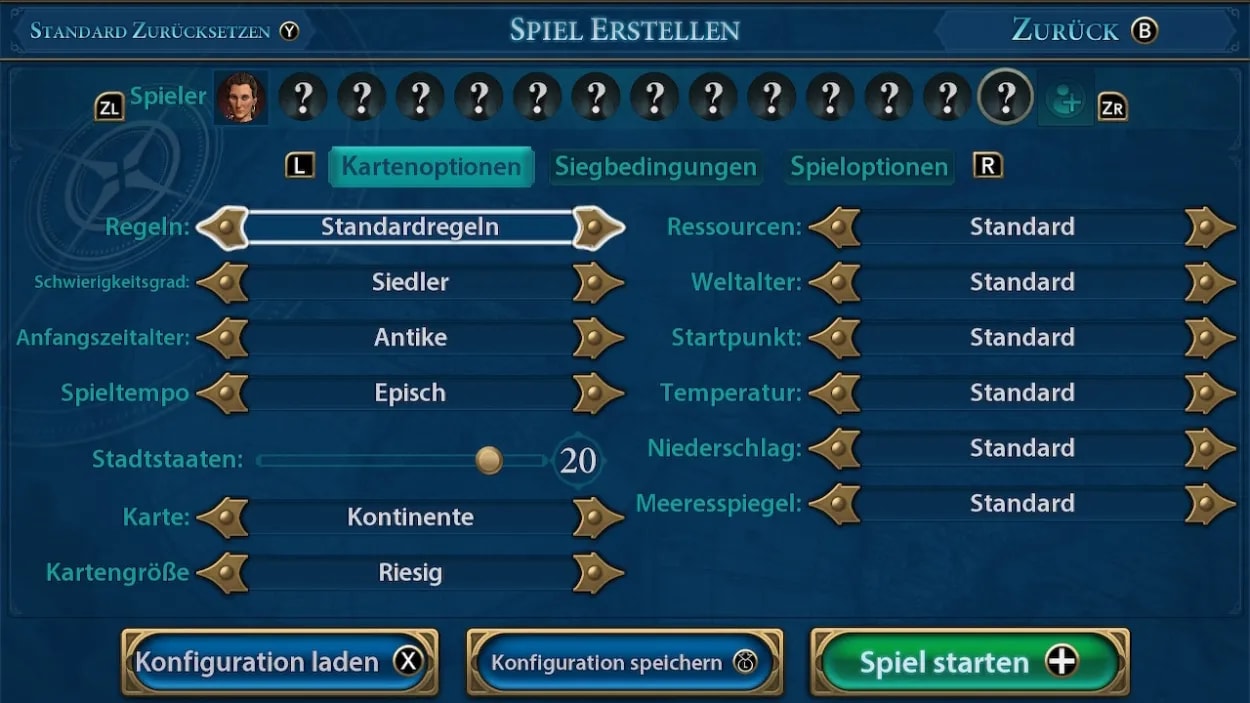Open the Spieloptionen tab
The image size is (1250, 703).
[868, 167]
